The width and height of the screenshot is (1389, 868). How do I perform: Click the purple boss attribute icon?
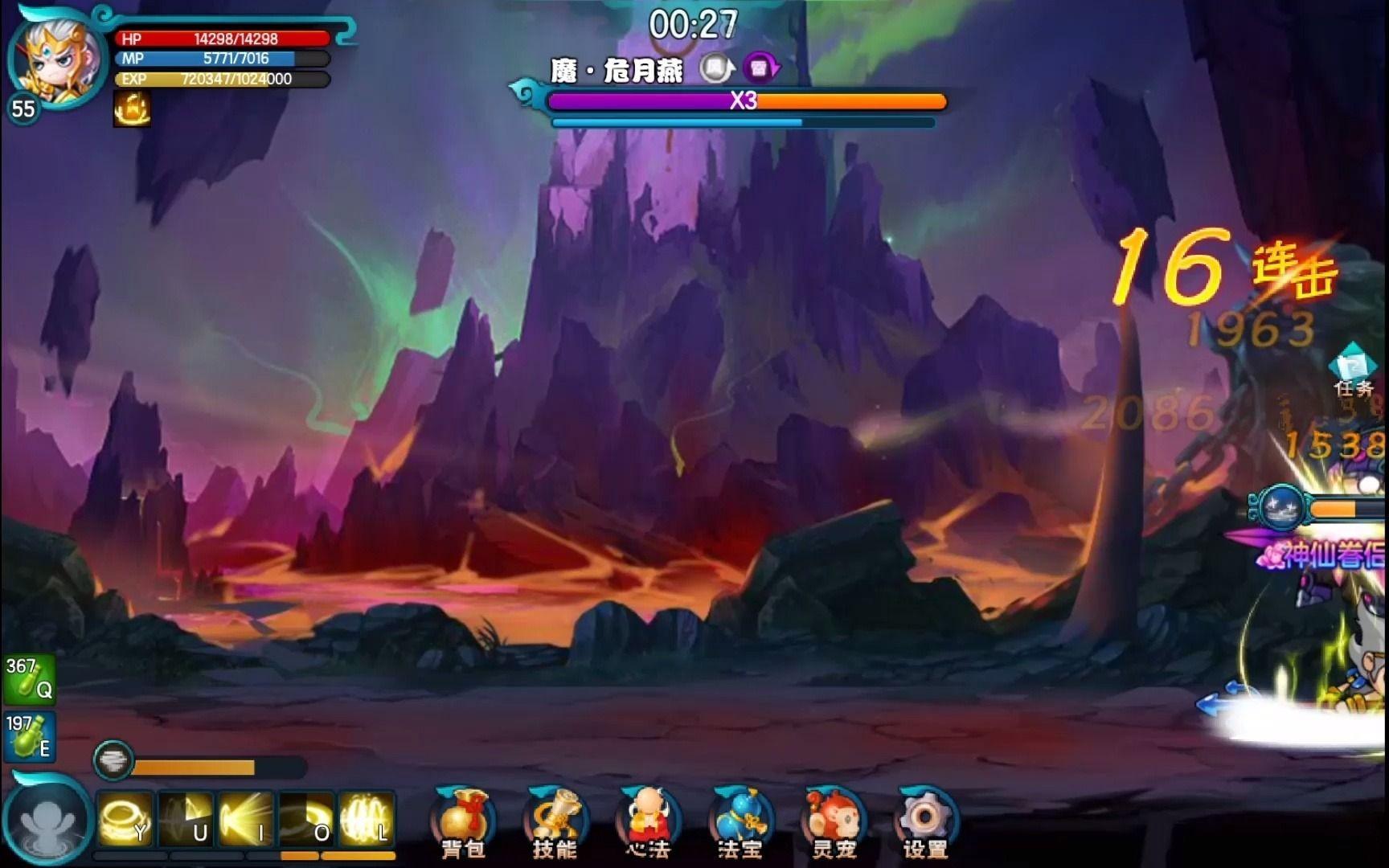tap(760, 69)
